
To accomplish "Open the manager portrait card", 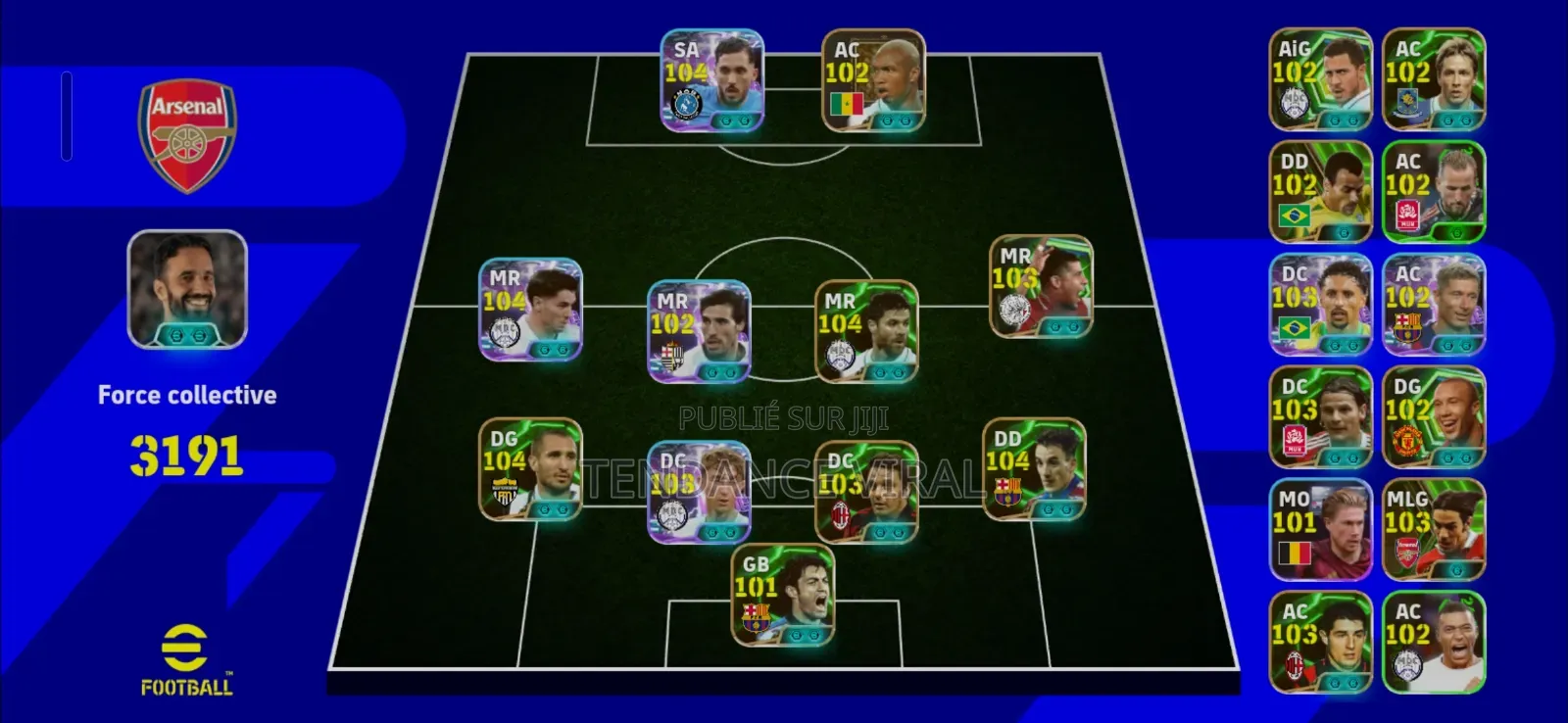I will click(x=187, y=289).
